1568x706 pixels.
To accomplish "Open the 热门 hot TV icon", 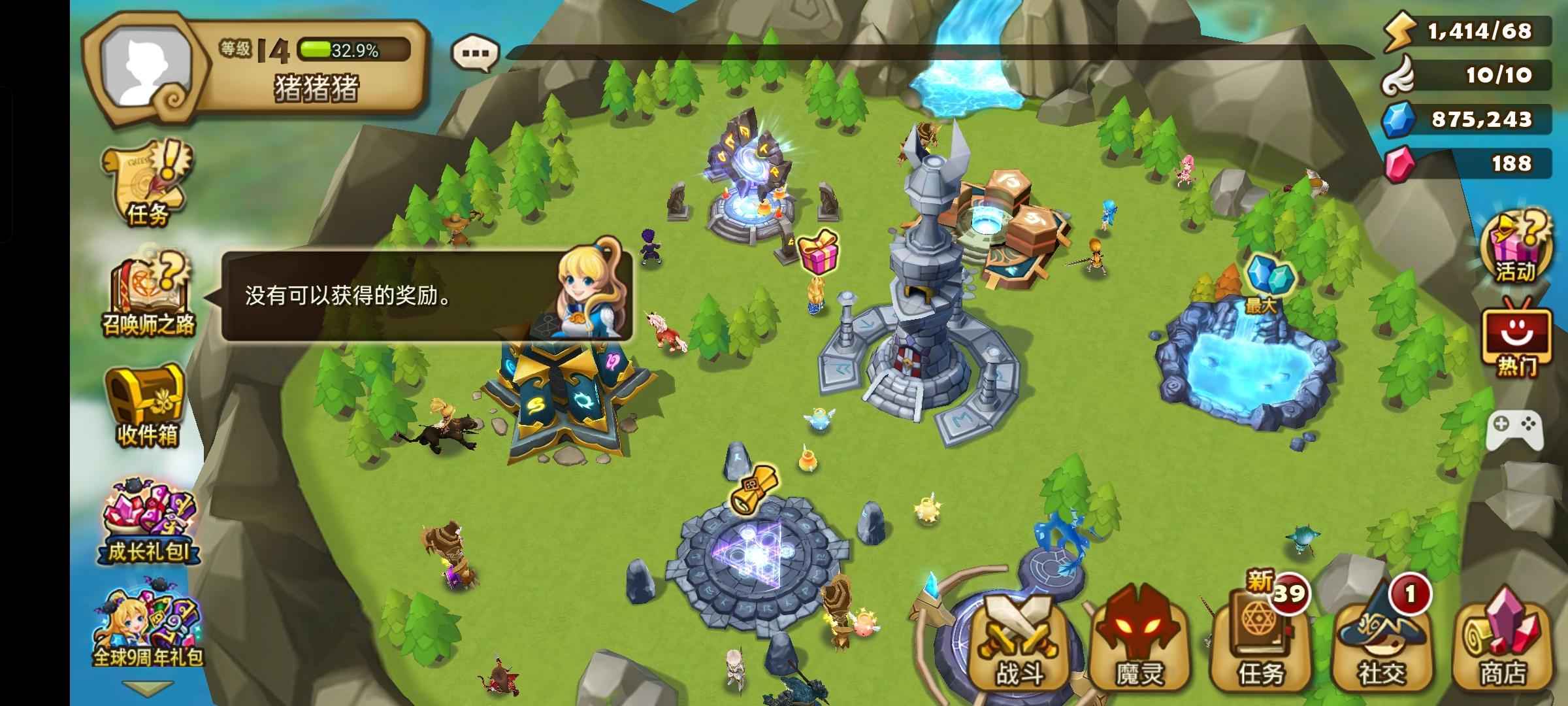I will [x=1516, y=340].
